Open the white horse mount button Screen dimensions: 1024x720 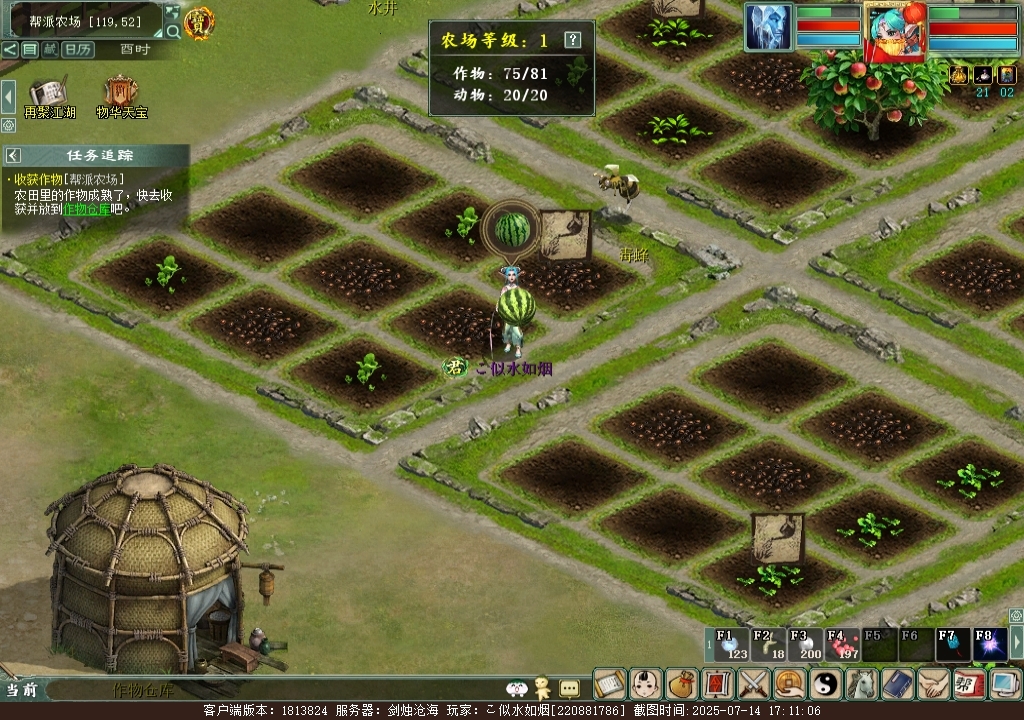(860, 684)
